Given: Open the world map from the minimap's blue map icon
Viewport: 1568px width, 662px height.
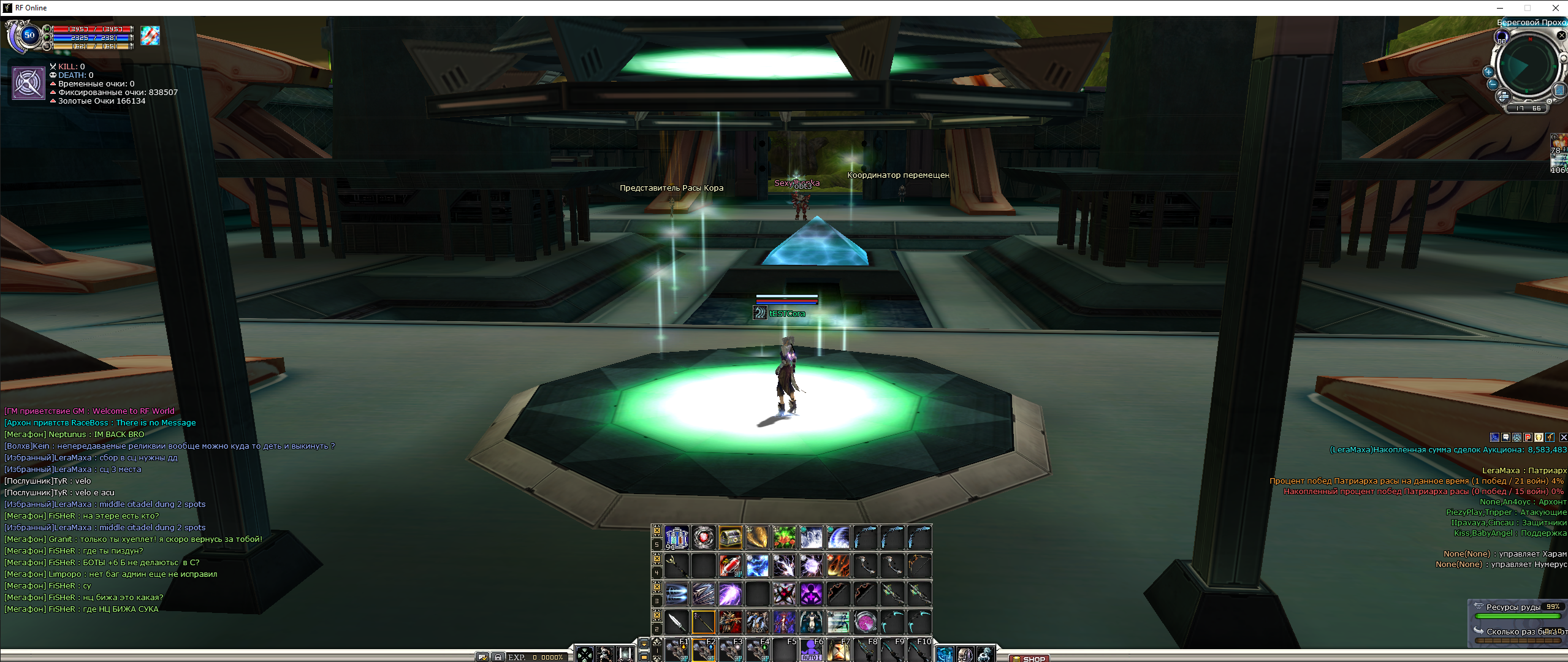Looking at the screenshot, I should coord(1560,91).
